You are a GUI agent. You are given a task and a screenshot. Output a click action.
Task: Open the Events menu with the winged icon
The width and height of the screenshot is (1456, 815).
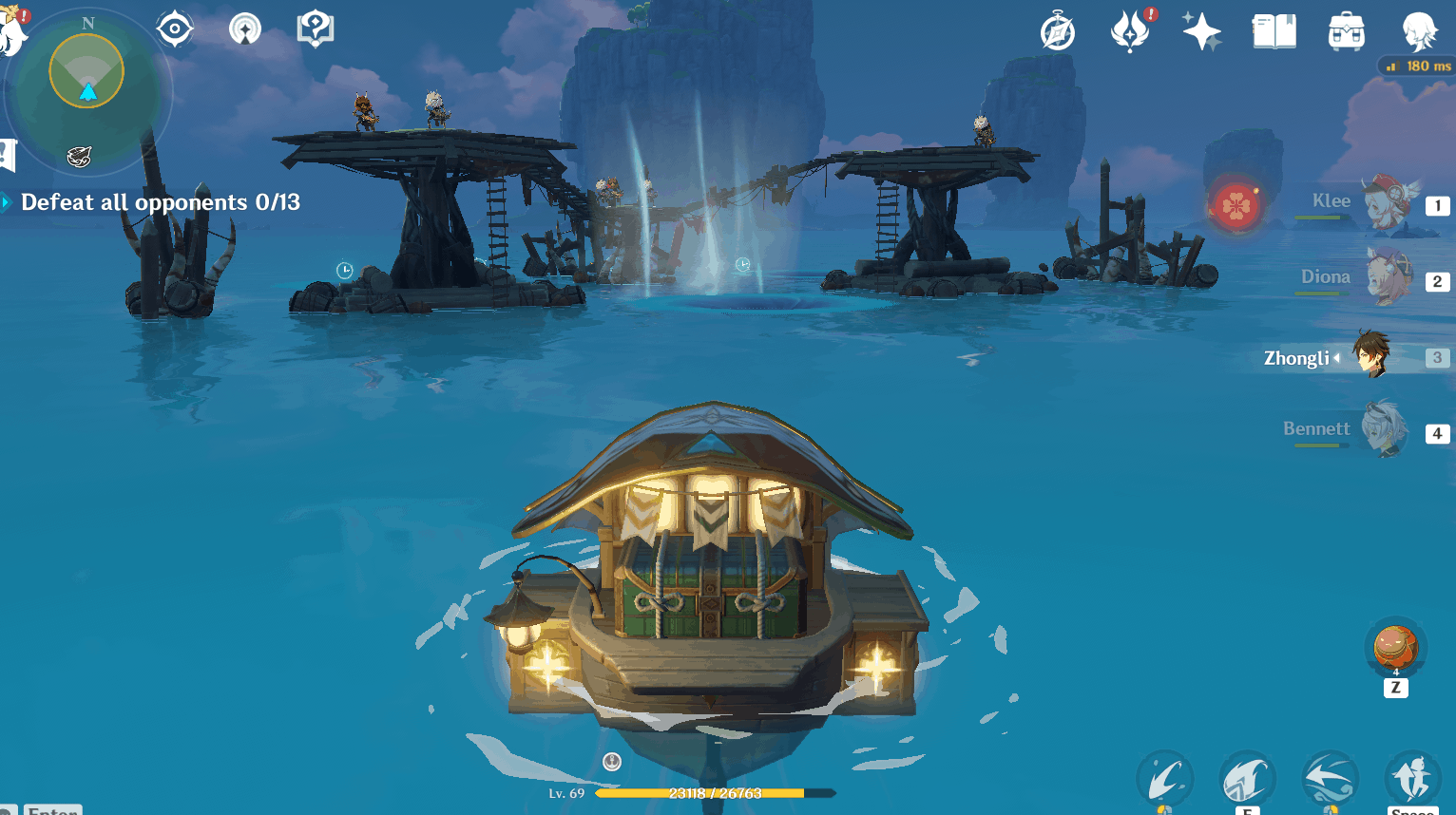pos(1131,31)
